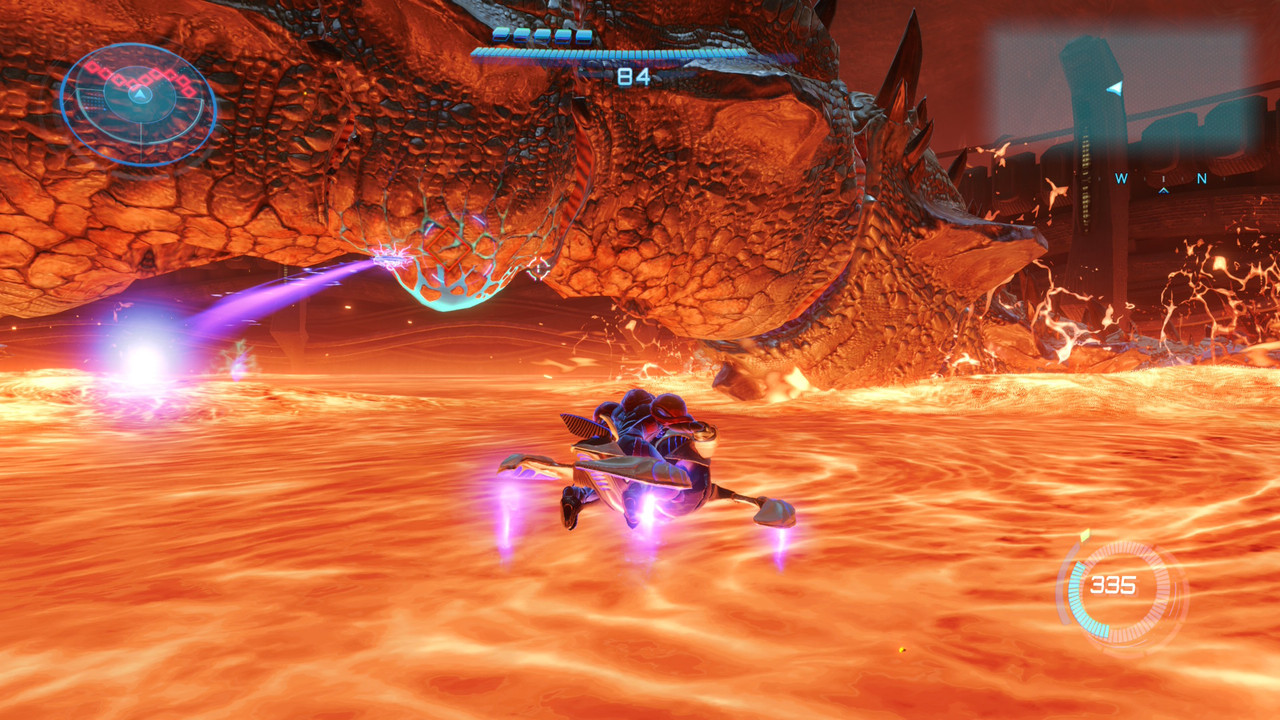Screen dimensions: 1280x720
Task: Select the player arrow marker on minimap
Action: click(1114, 89)
